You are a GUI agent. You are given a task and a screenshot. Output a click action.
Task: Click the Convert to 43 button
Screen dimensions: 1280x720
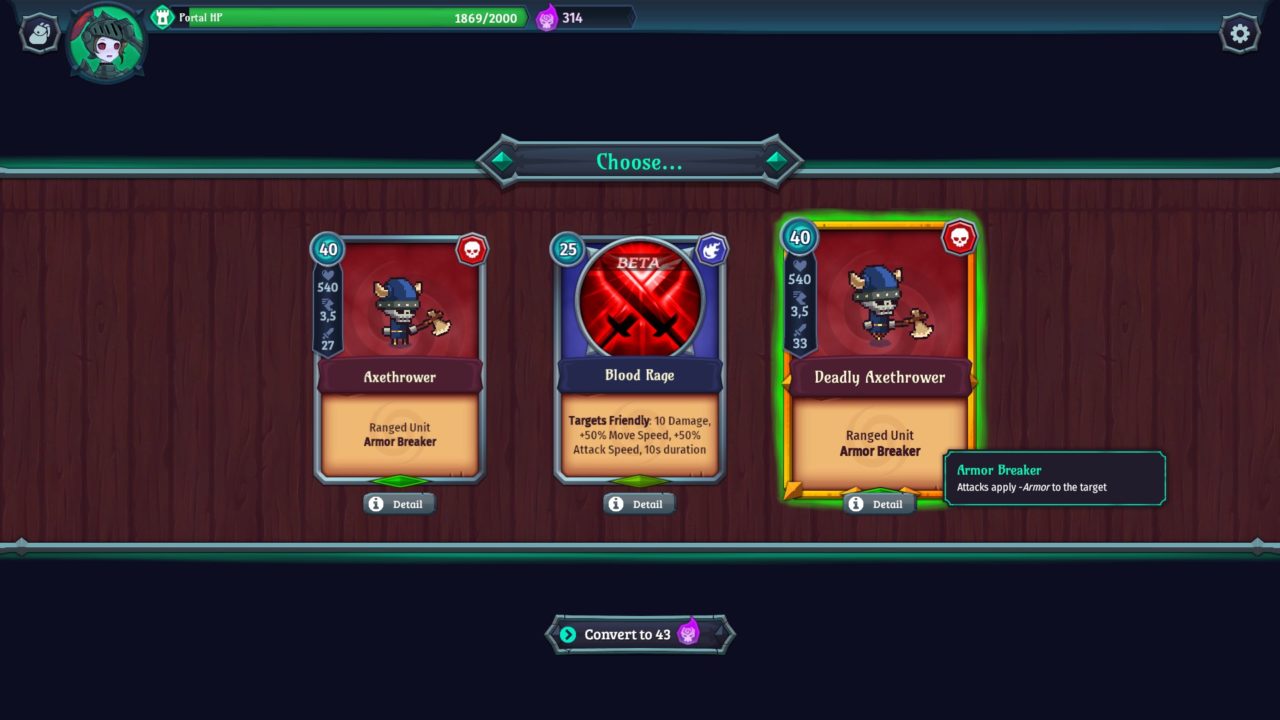pos(640,634)
